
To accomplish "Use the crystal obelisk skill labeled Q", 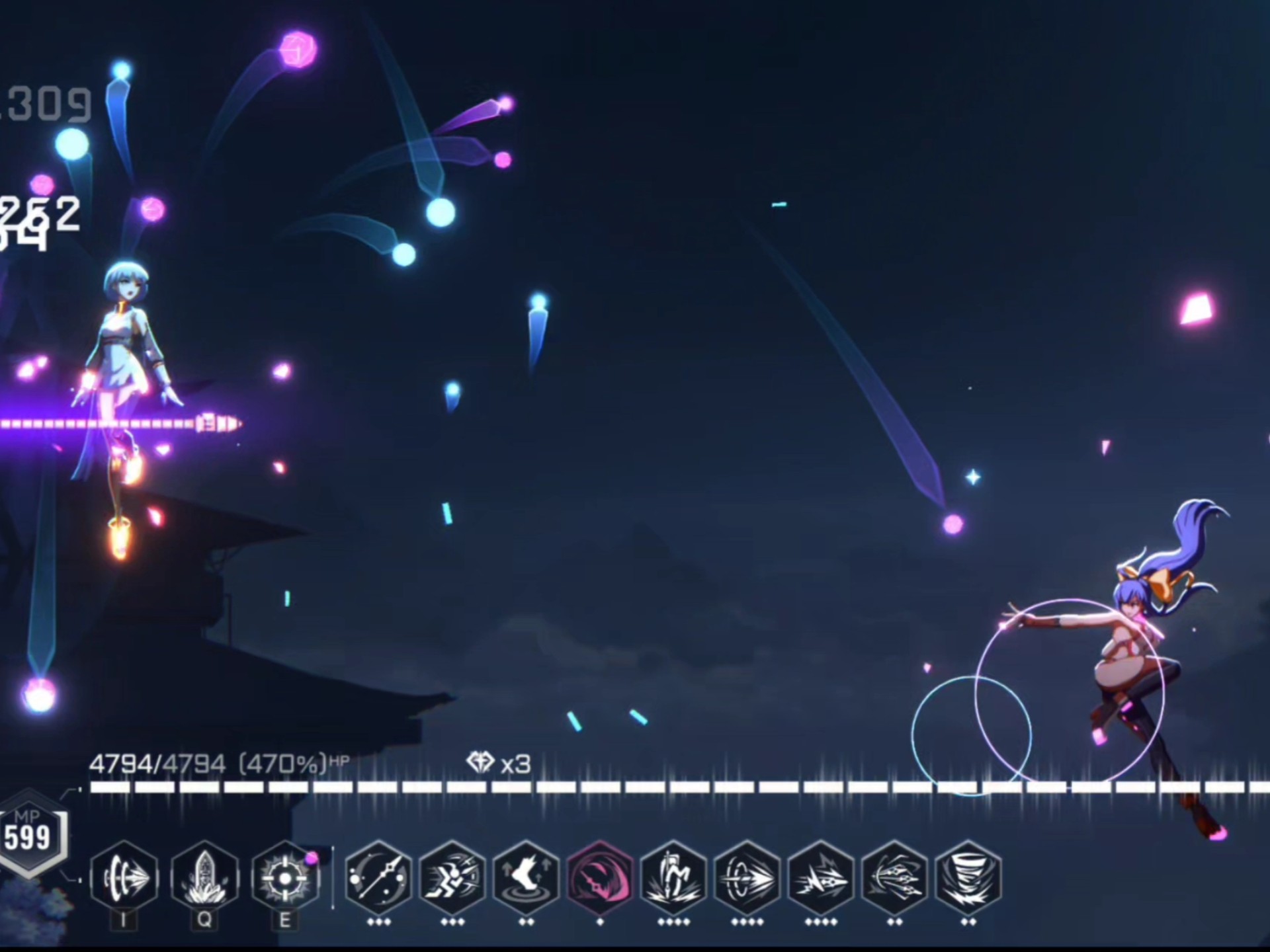I will [x=204, y=877].
